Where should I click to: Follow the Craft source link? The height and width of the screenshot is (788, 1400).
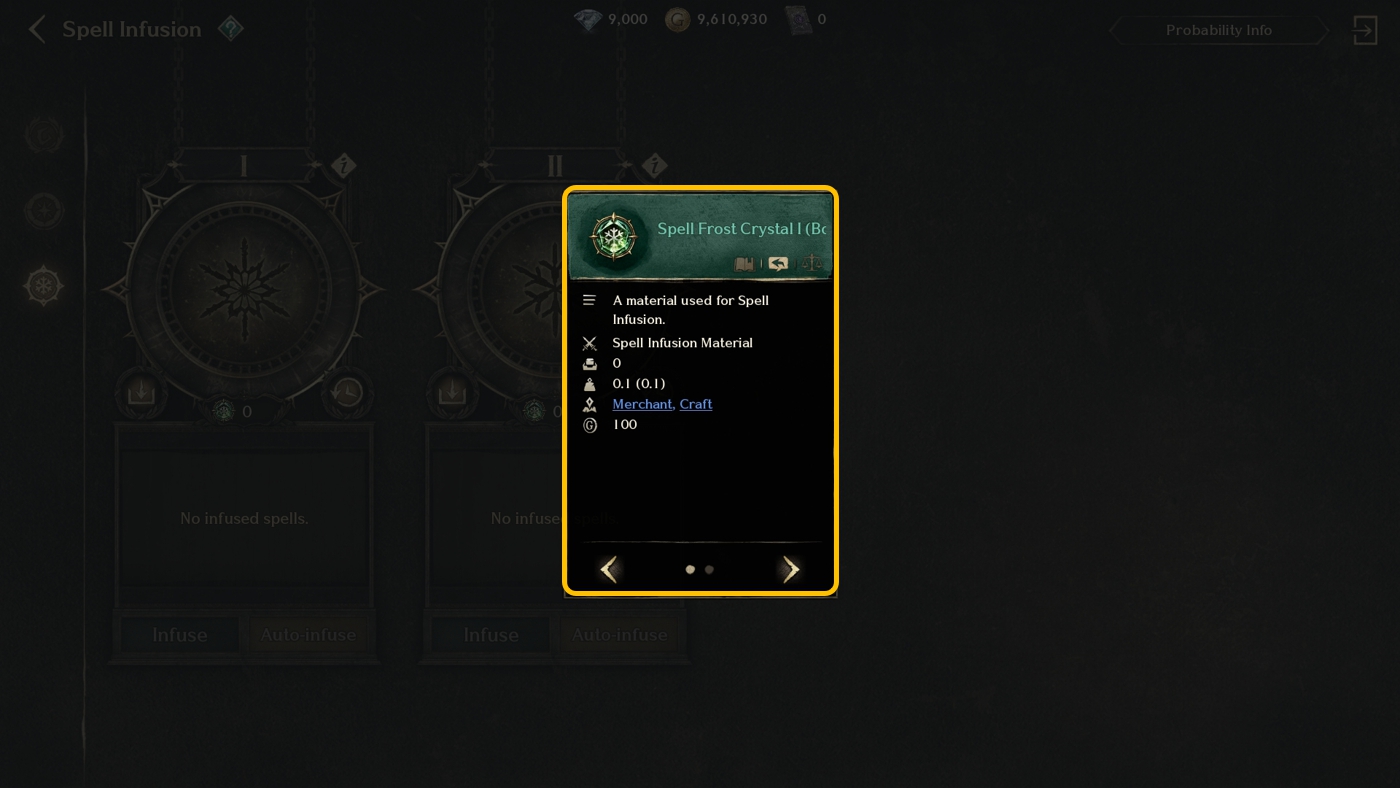point(696,404)
